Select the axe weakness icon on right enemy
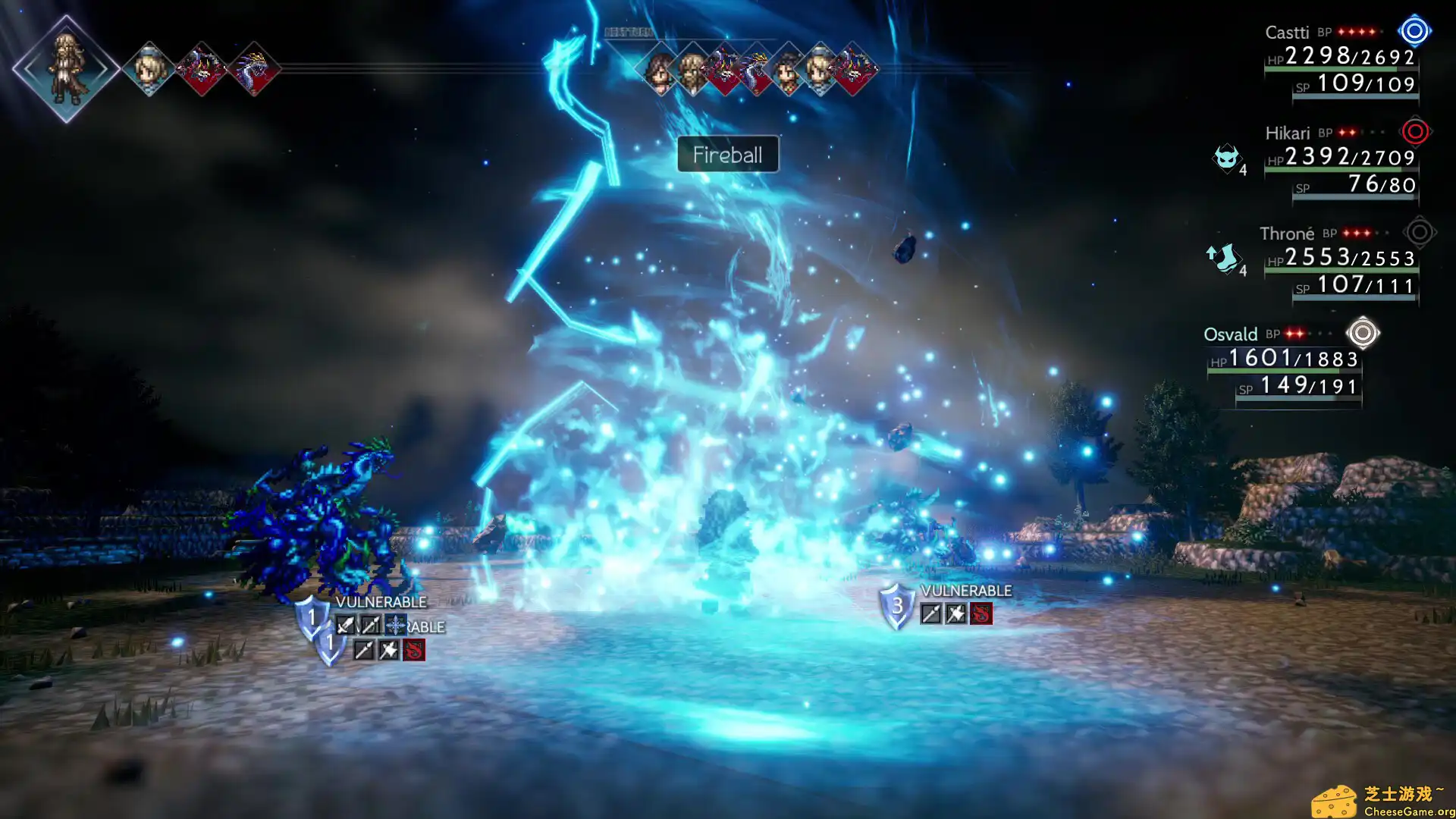Image resolution: width=1456 pixels, height=819 pixels. (x=956, y=614)
